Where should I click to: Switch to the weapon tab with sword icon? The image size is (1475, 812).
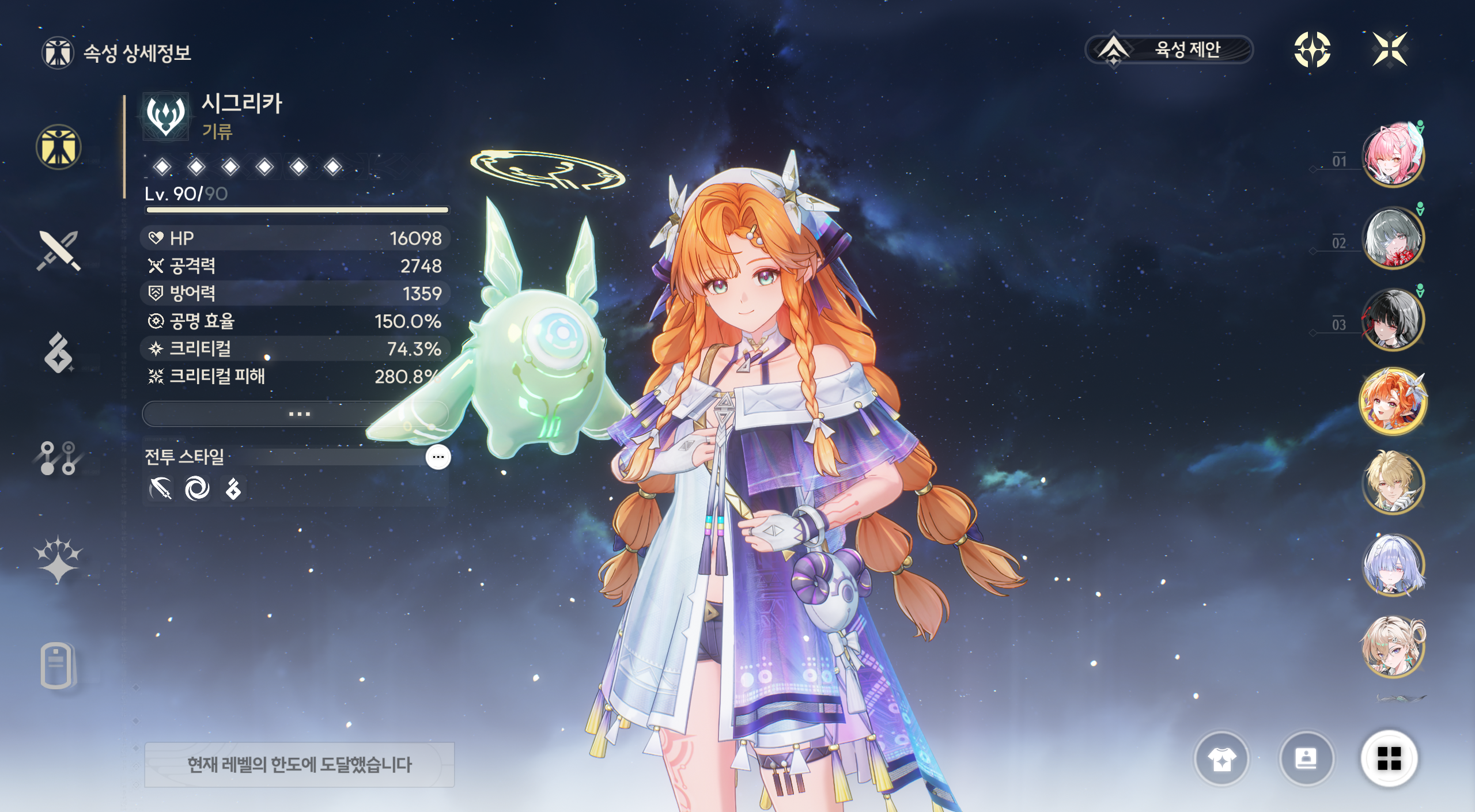(x=58, y=251)
